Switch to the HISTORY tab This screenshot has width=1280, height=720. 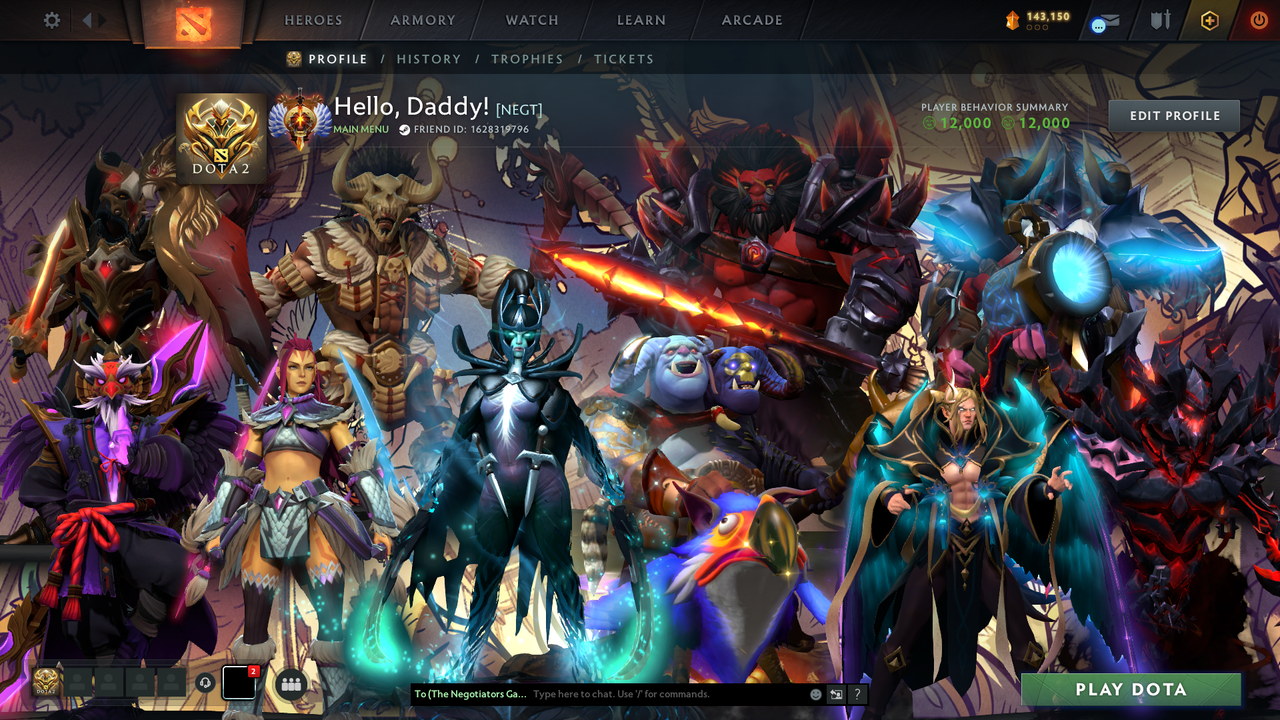coord(429,59)
